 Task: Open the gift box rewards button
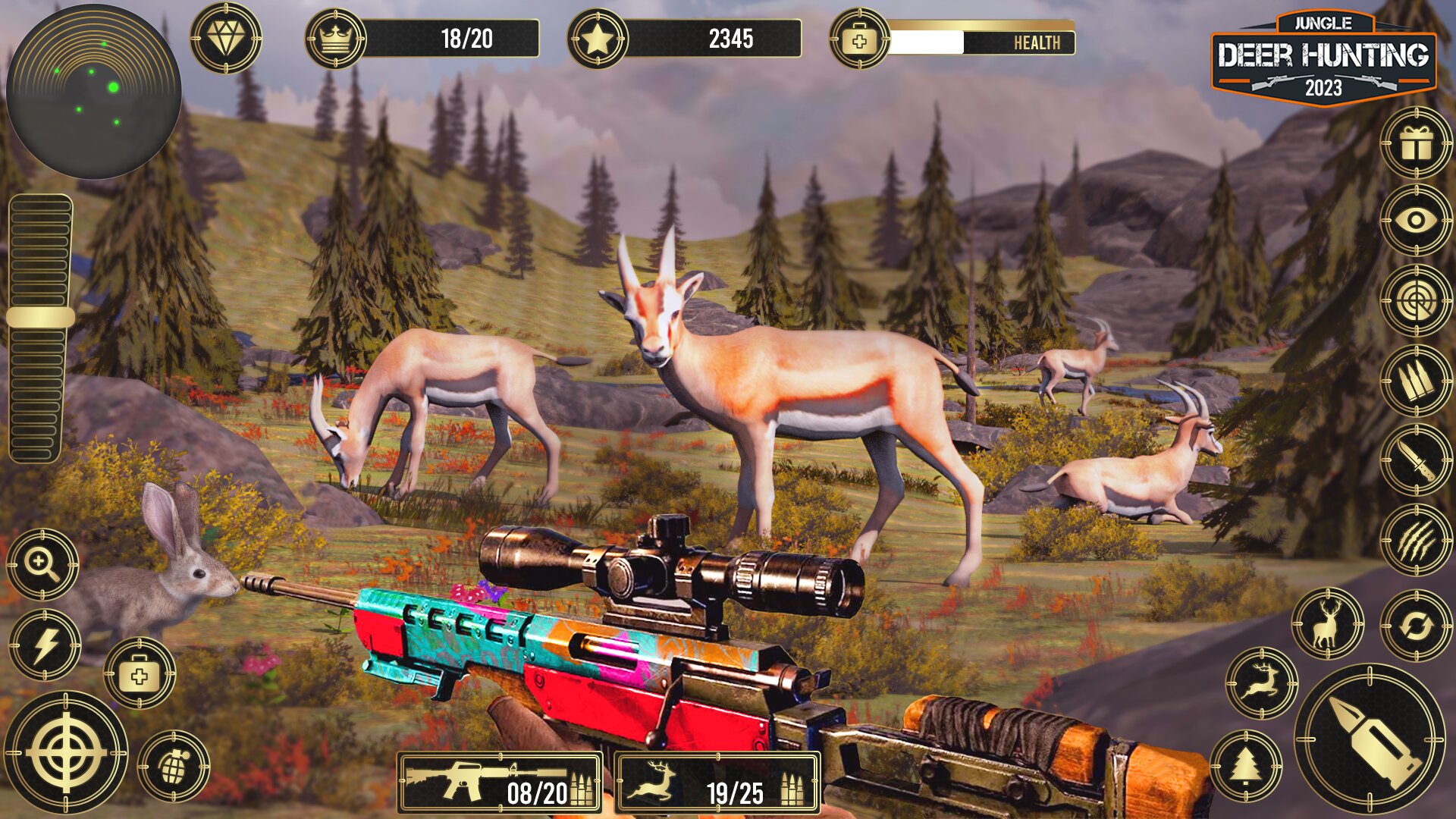[x=1415, y=143]
